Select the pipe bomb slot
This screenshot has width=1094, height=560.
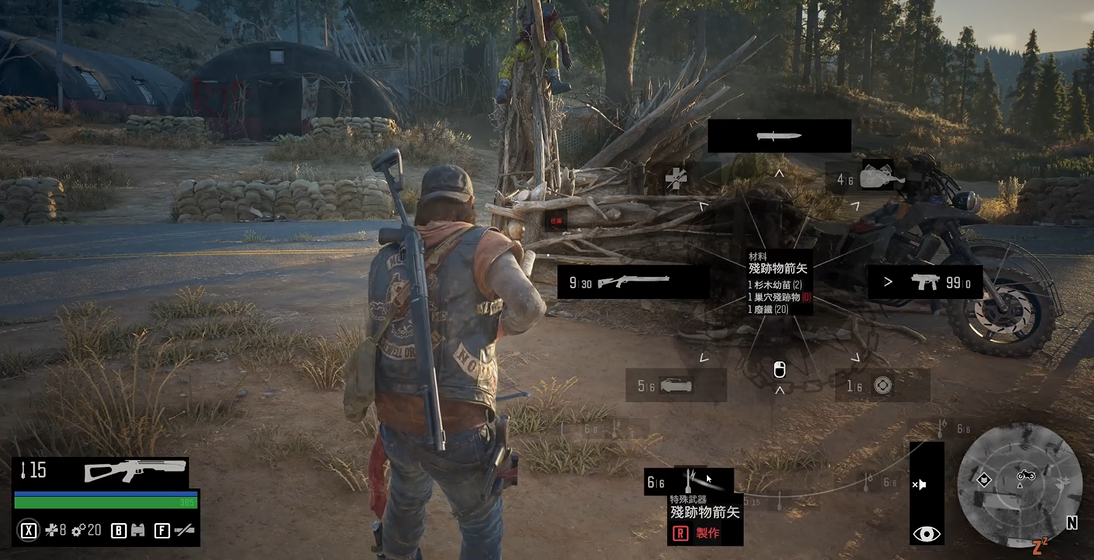[676, 385]
